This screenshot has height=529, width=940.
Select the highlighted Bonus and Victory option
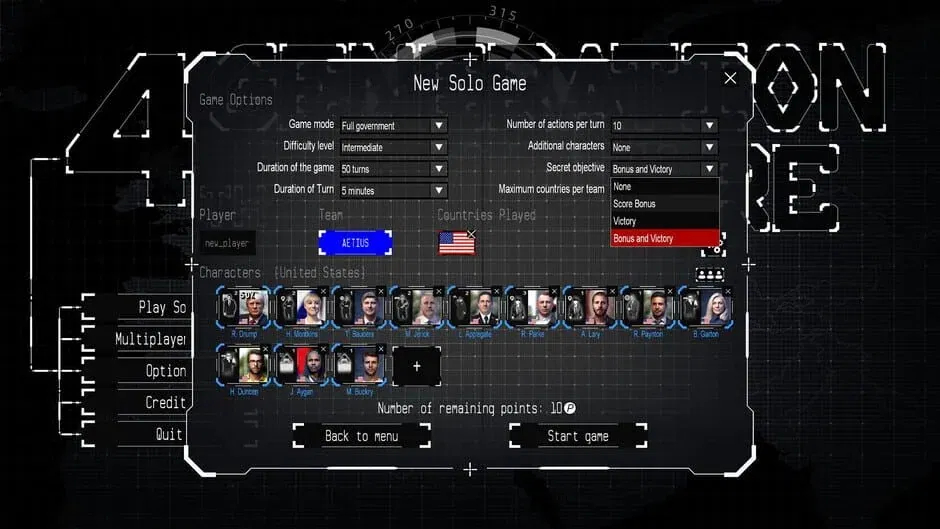point(664,239)
